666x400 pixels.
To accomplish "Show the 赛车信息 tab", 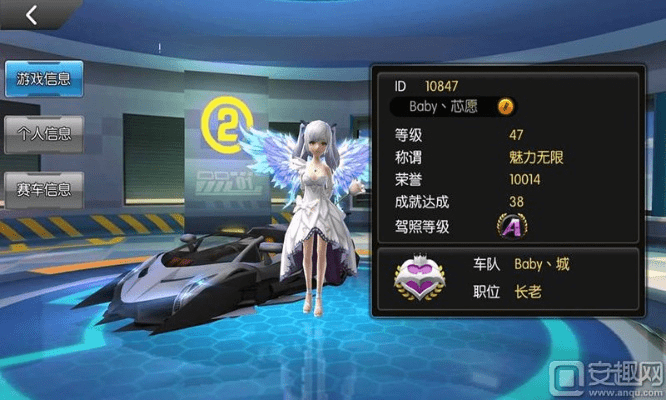I will [38, 189].
